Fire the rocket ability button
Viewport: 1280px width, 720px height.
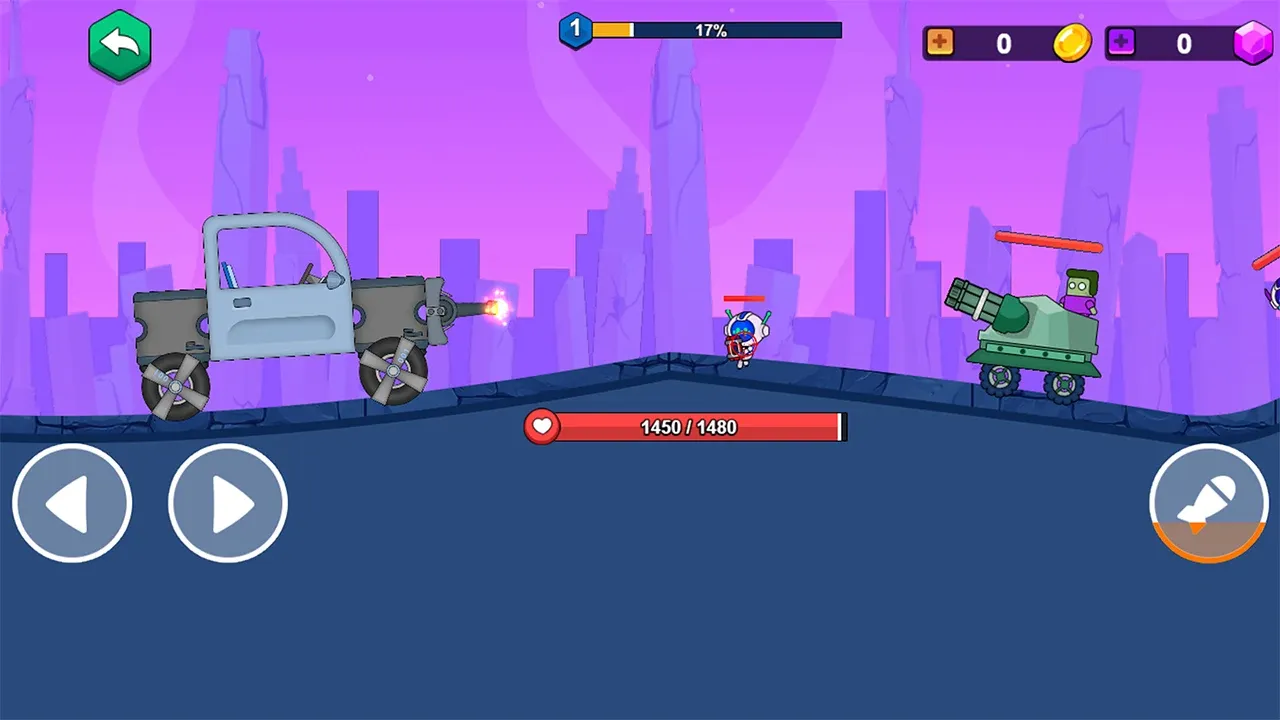(x=1208, y=503)
